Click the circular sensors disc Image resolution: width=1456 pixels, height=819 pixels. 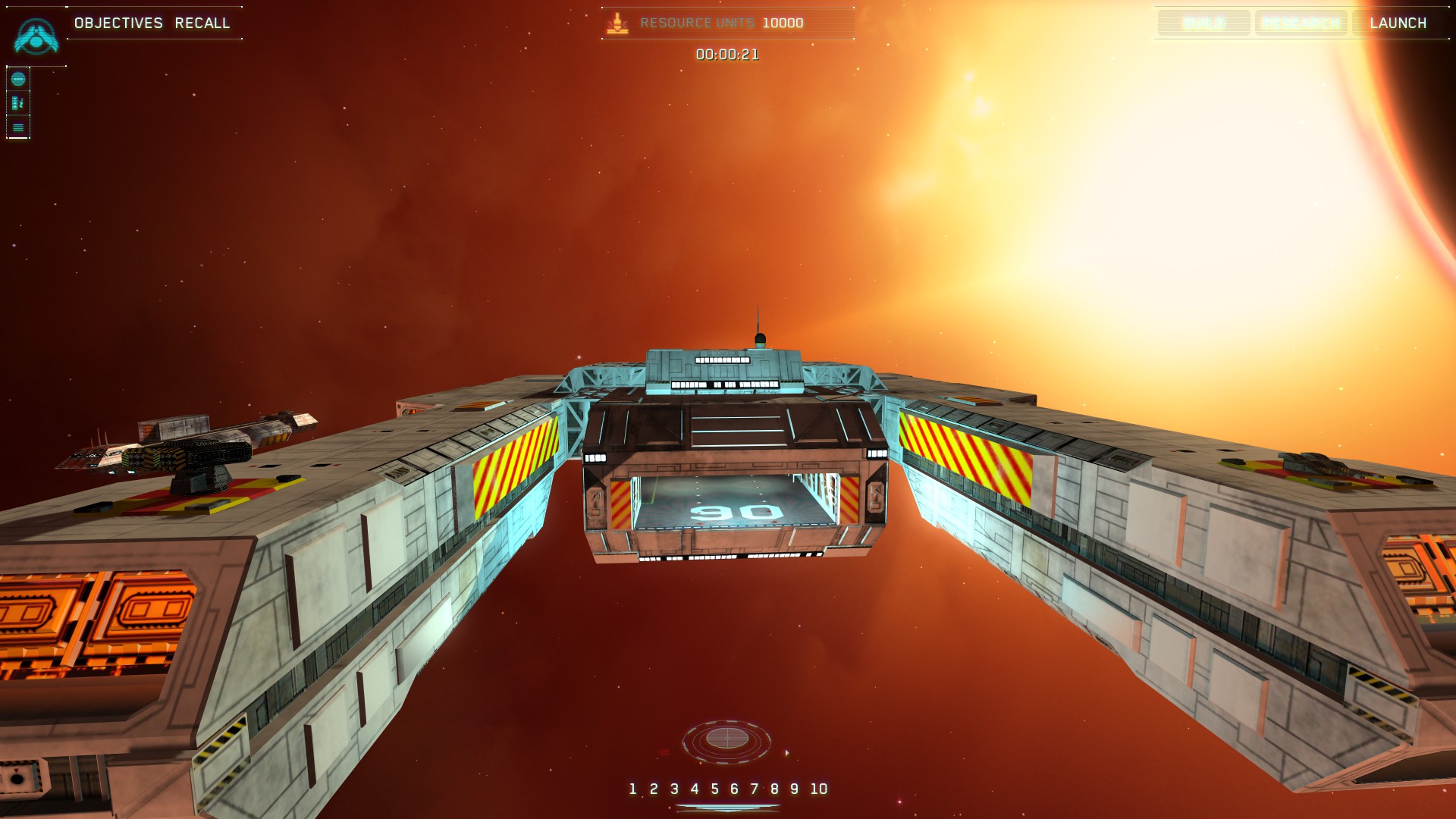click(x=726, y=739)
